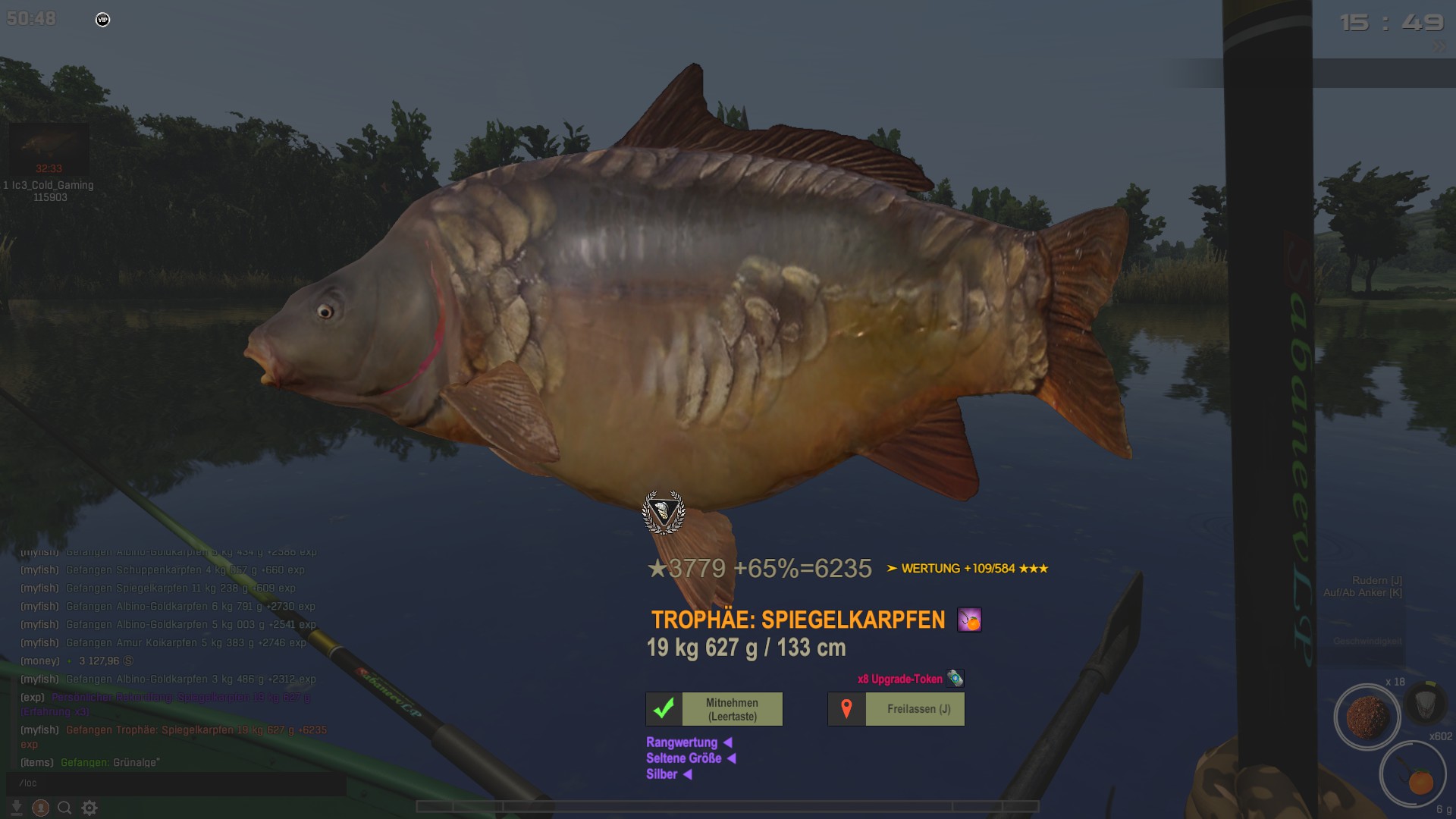Click the chat search magnifier icon
This screenshot has height=819, width=1456.
pyautogui.click(x=64, y=808)
